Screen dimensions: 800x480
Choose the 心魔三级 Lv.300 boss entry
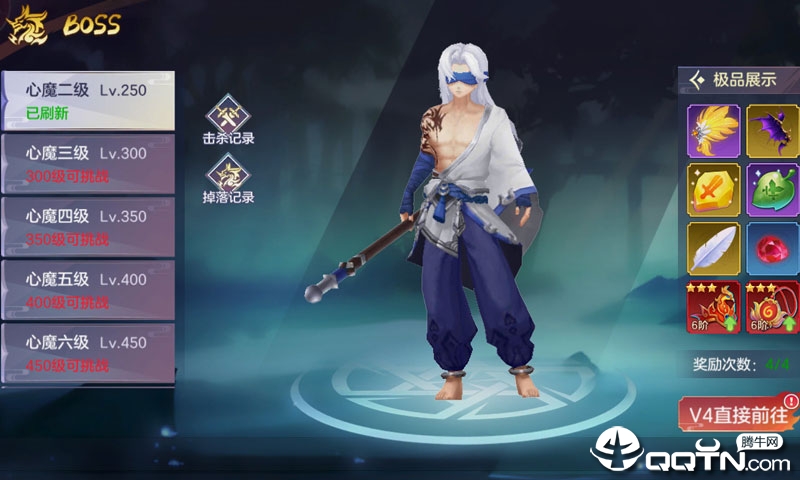click(87, 163)
